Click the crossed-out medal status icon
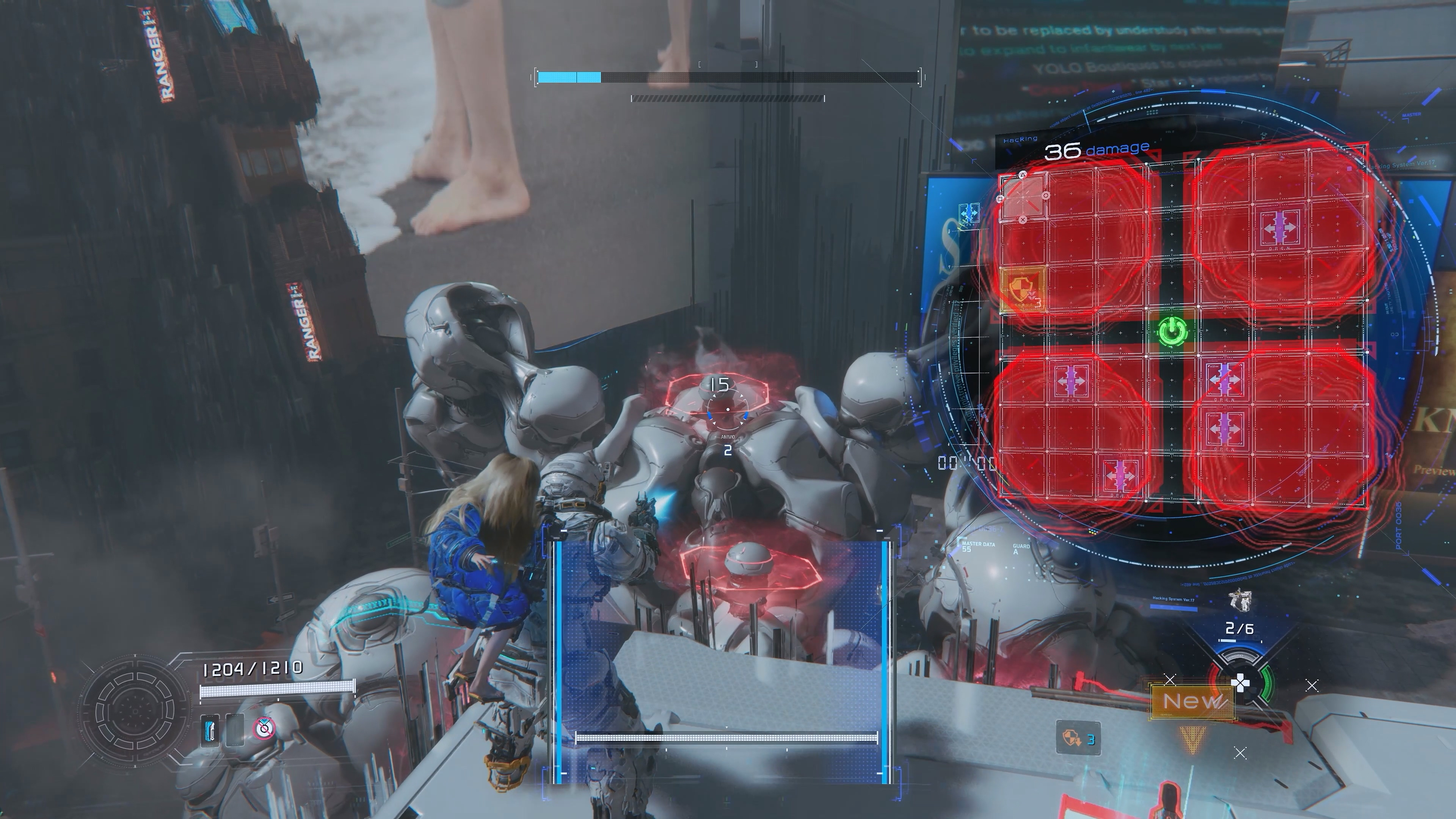This screenshot has width=1456, height=819. [262, 728]
